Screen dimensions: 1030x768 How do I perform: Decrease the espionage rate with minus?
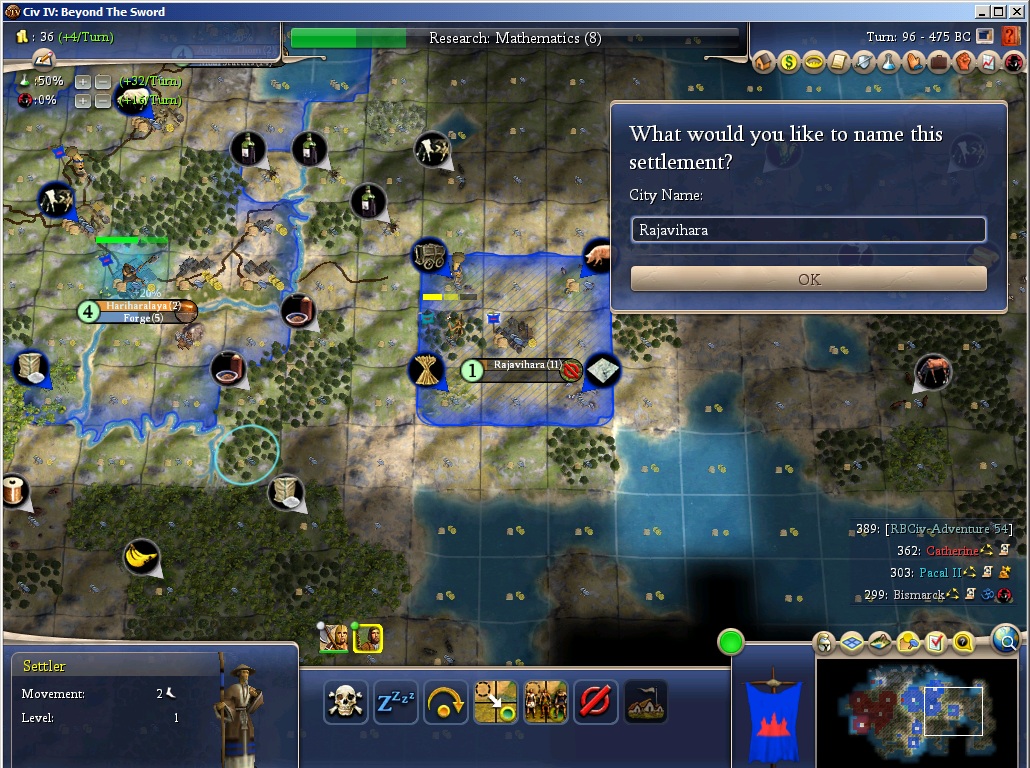pyautogui.click(x=101, y=100)
